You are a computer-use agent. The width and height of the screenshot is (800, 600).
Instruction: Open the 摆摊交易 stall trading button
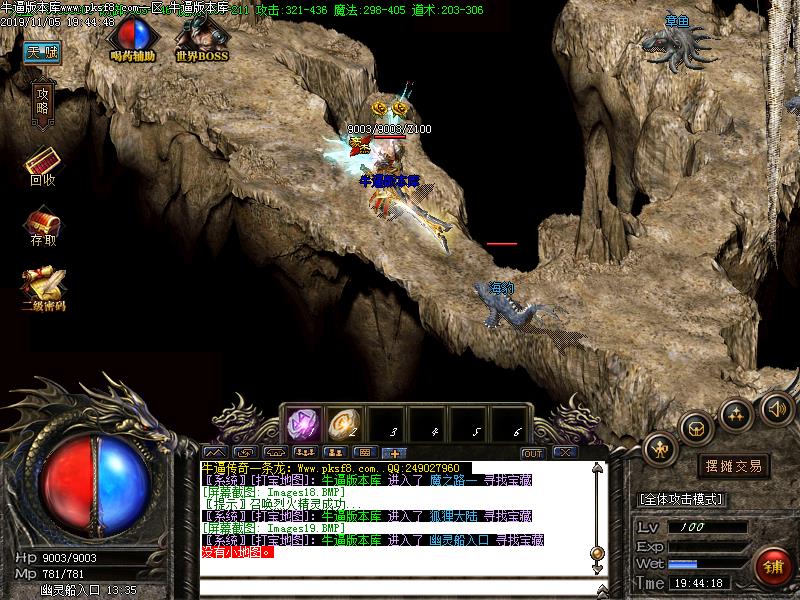[x=734, y=466]
